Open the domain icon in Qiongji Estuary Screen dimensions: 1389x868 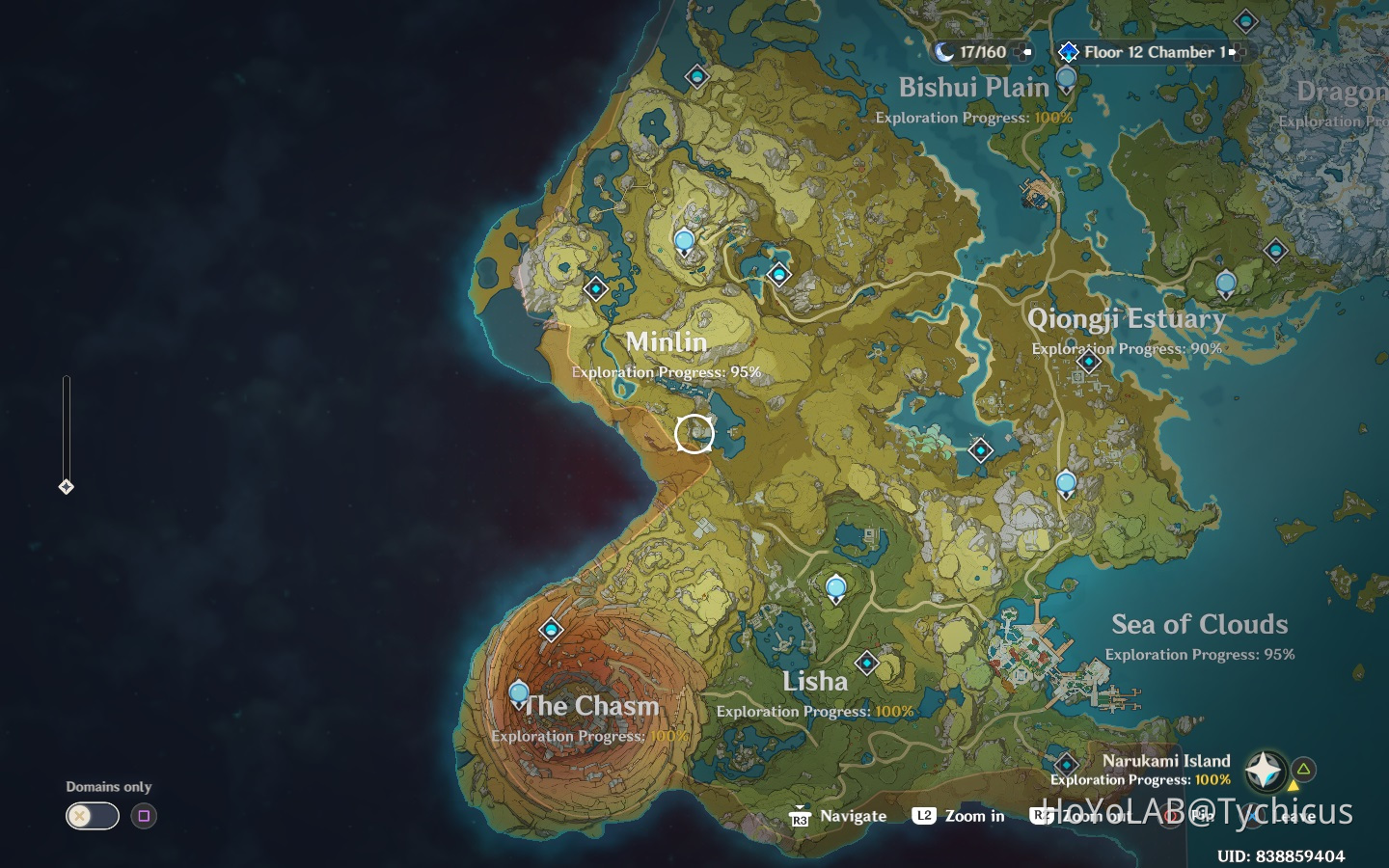[x=1089, y=363]
